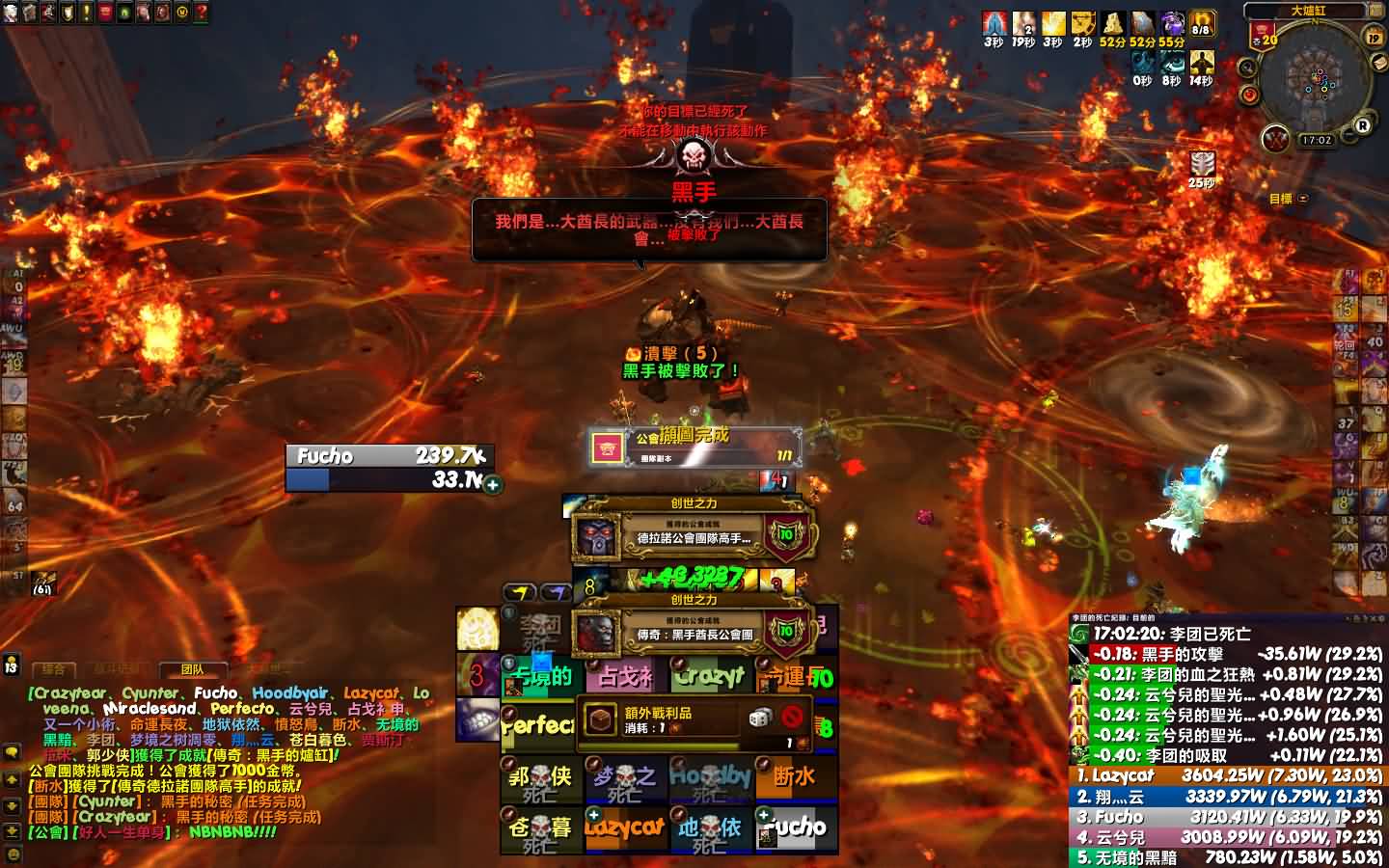The width and height of the screenshot is (1389, 868).
Task: Switch to the 综合 chat tab
Action: pos(54,669)
